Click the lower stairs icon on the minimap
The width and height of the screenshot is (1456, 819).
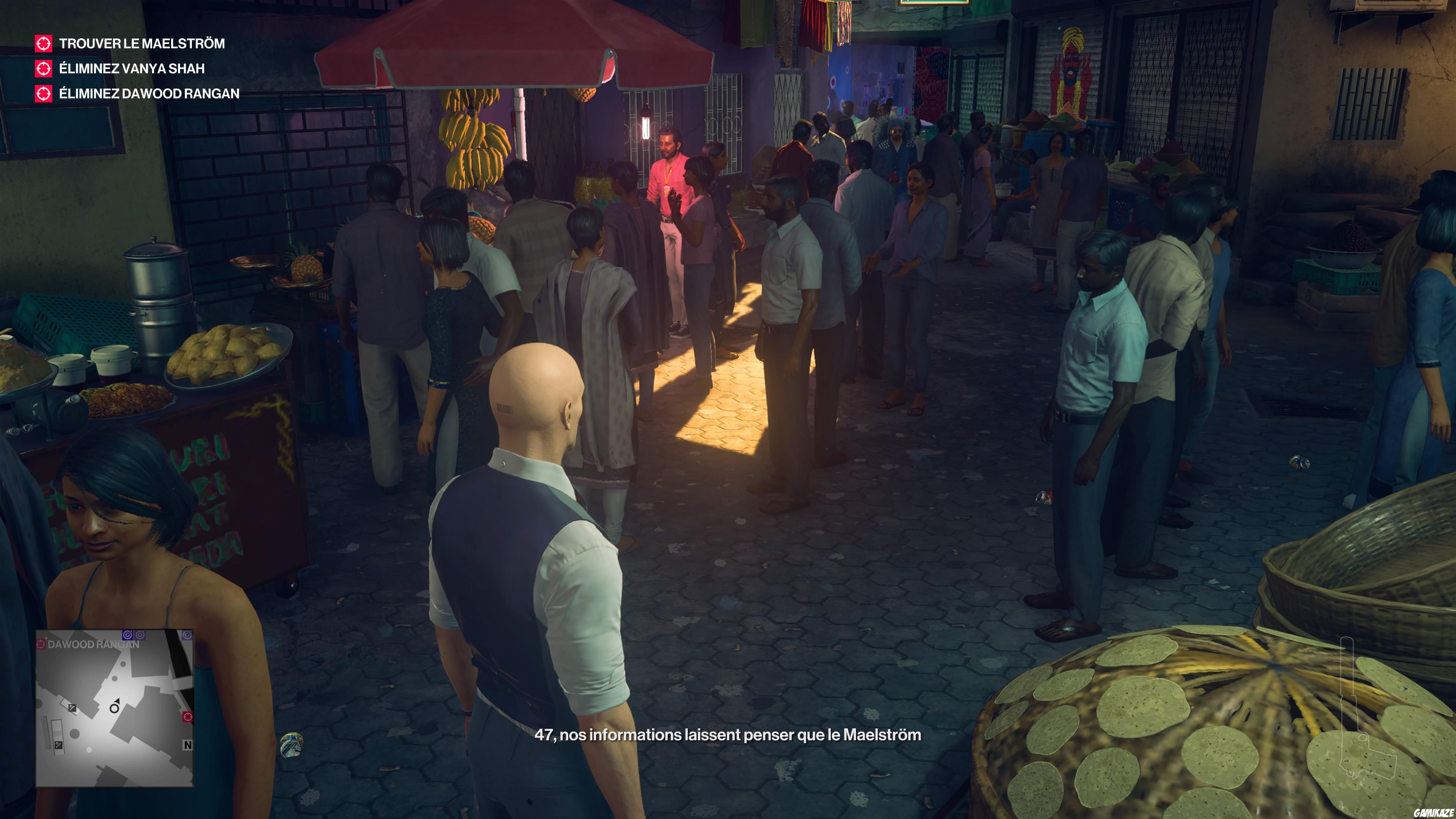click(59, 745)
